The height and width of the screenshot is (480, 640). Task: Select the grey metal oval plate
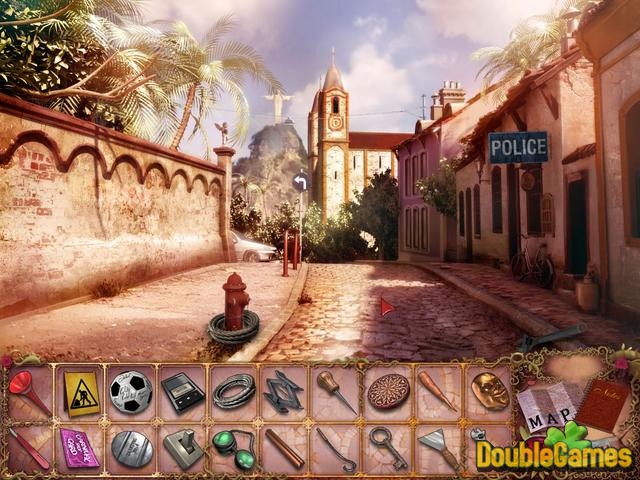click(130, 447)
